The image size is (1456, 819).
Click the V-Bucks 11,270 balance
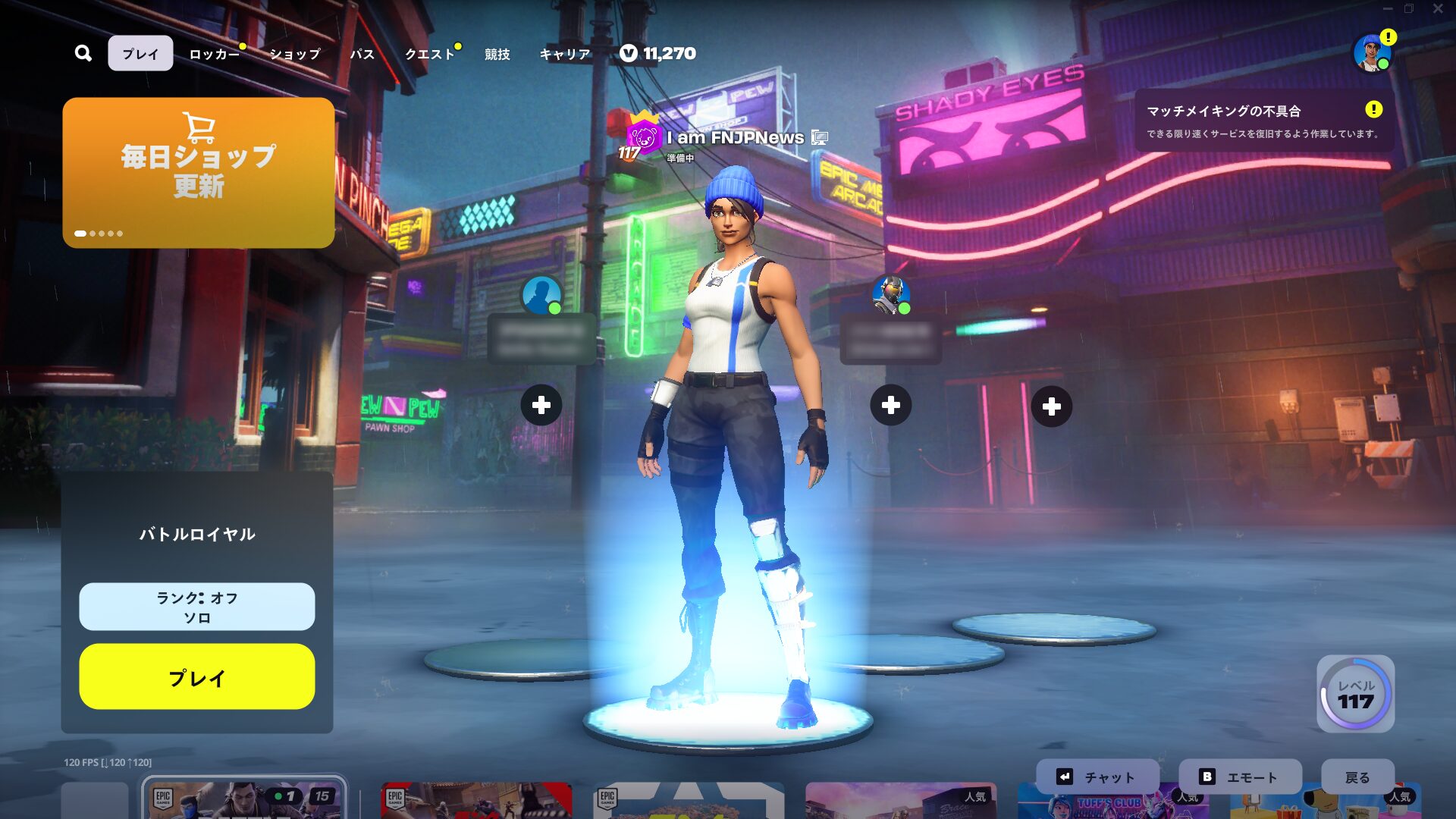point(657,53)
